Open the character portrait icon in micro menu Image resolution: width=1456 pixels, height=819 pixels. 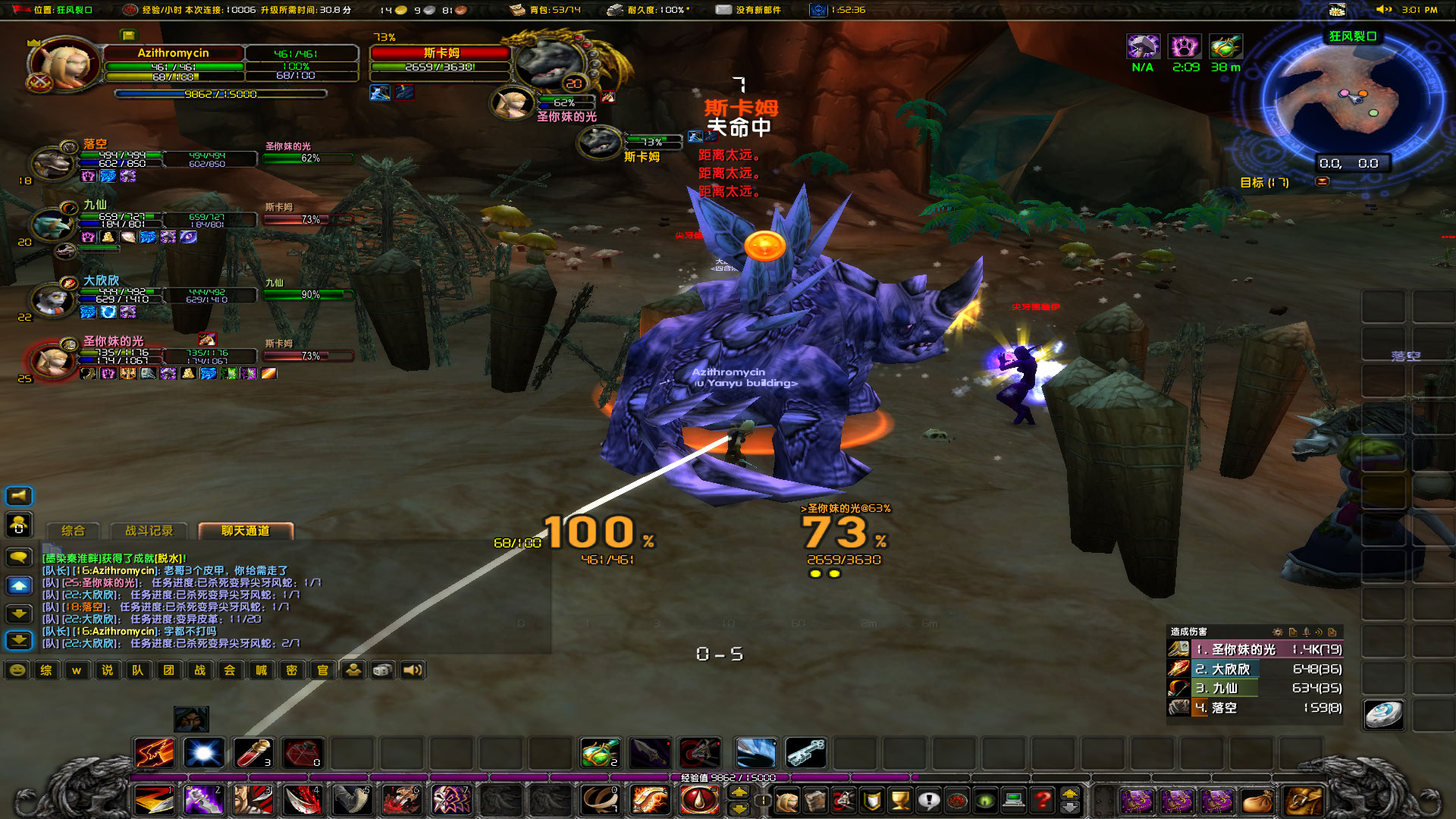(x=786, y=802)
